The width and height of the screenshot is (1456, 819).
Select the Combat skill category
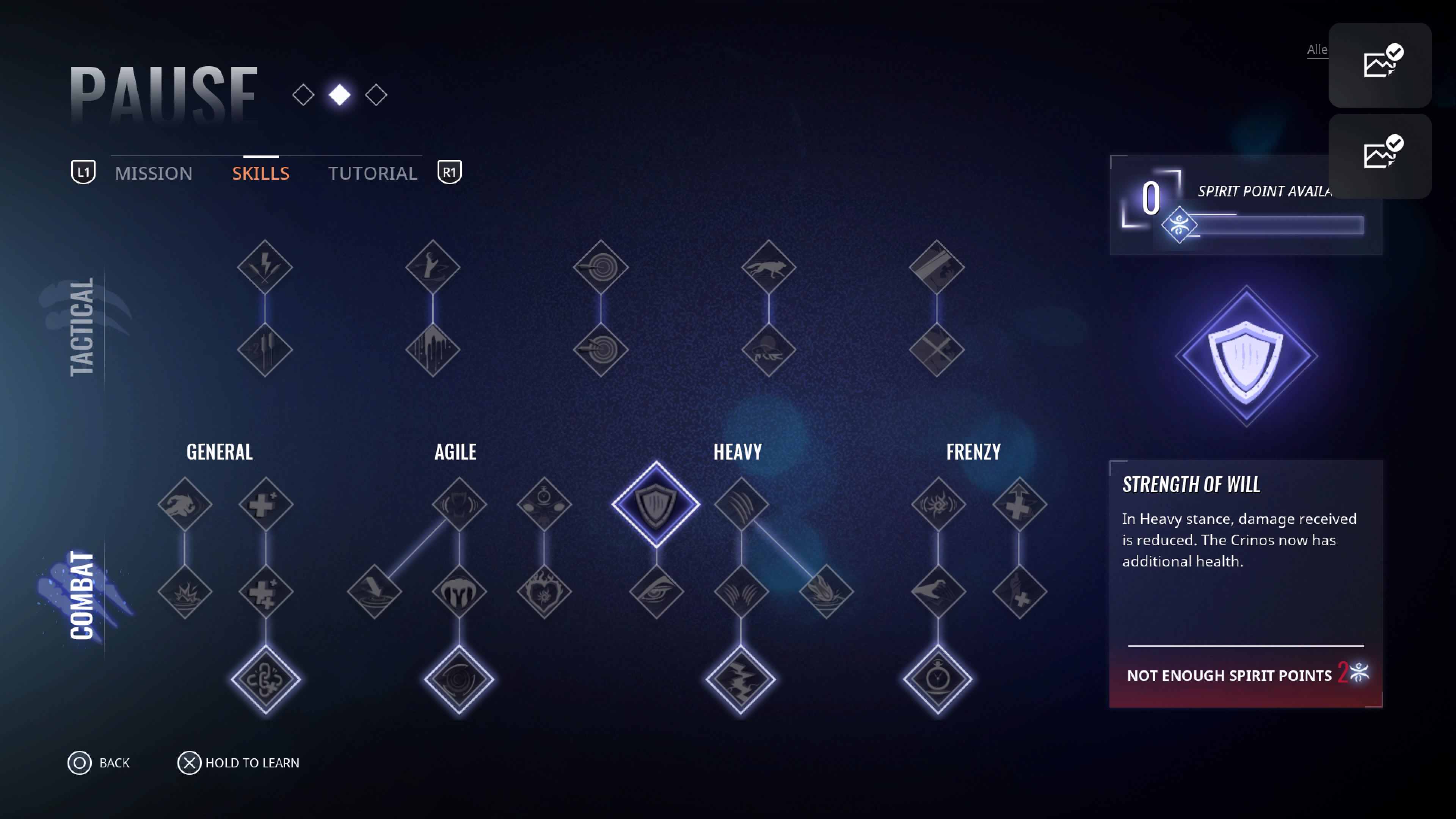click(x=82, y=595)
